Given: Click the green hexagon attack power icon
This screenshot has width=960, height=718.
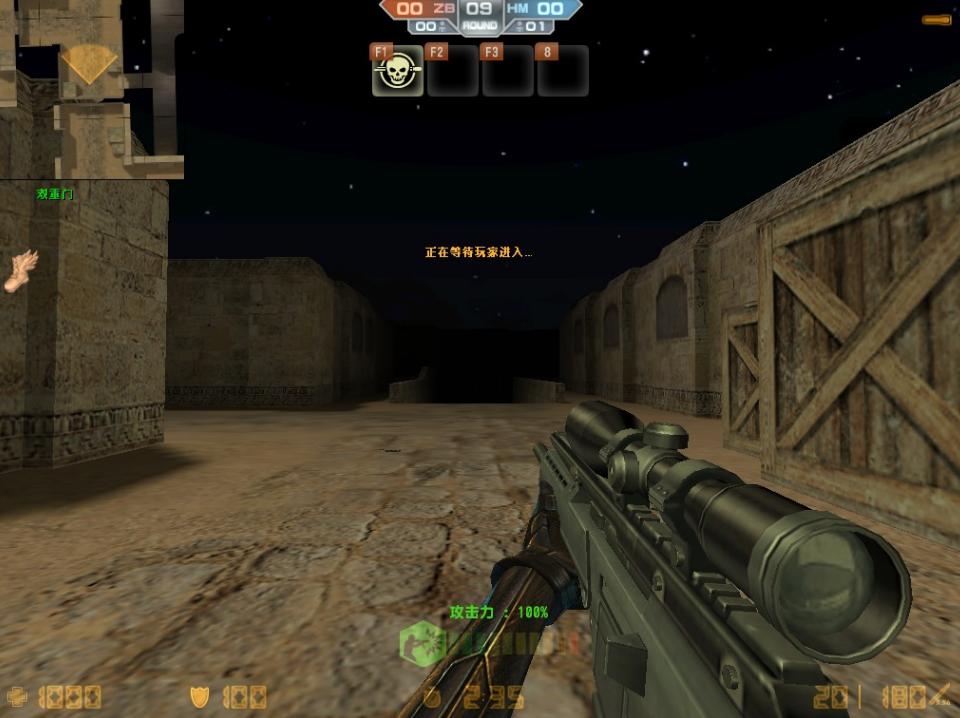Looking at the screenshot, I should [x=423, y=643].
